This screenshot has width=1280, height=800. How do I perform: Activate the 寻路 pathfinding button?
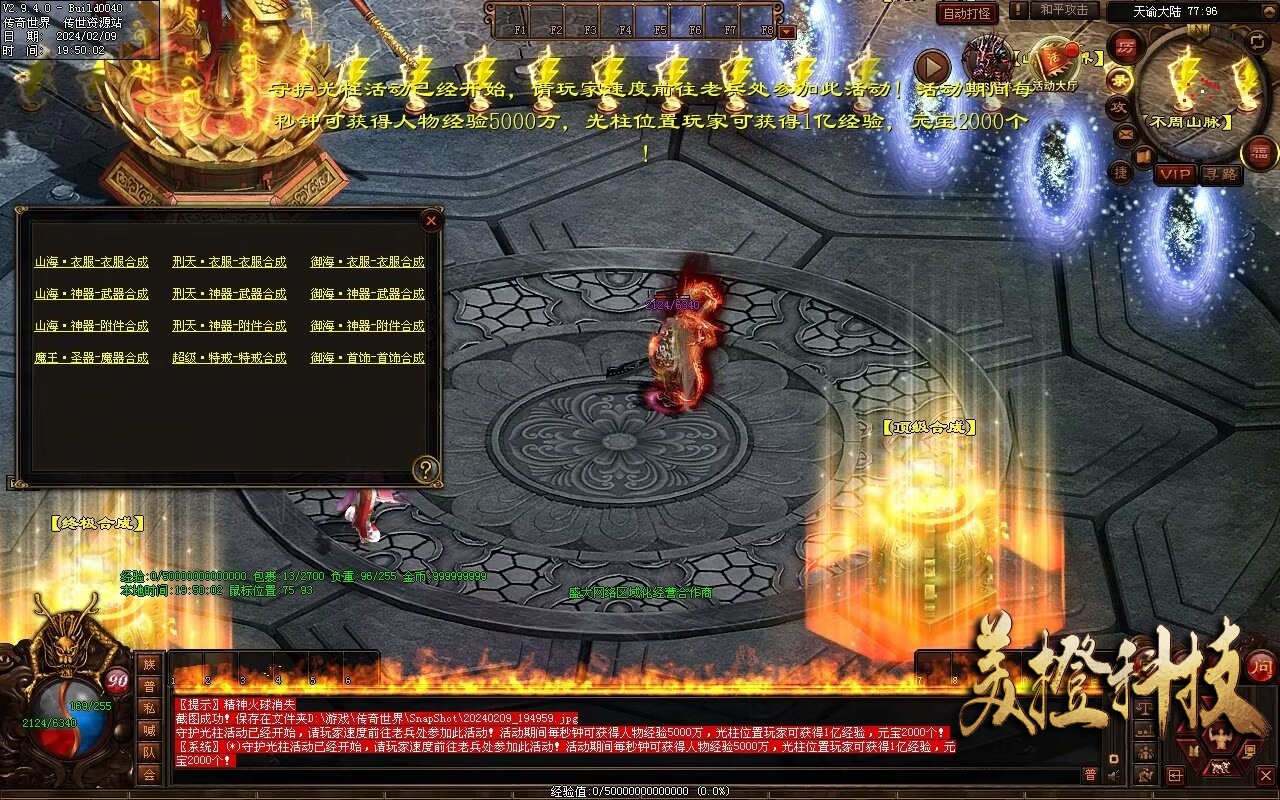1220,174
